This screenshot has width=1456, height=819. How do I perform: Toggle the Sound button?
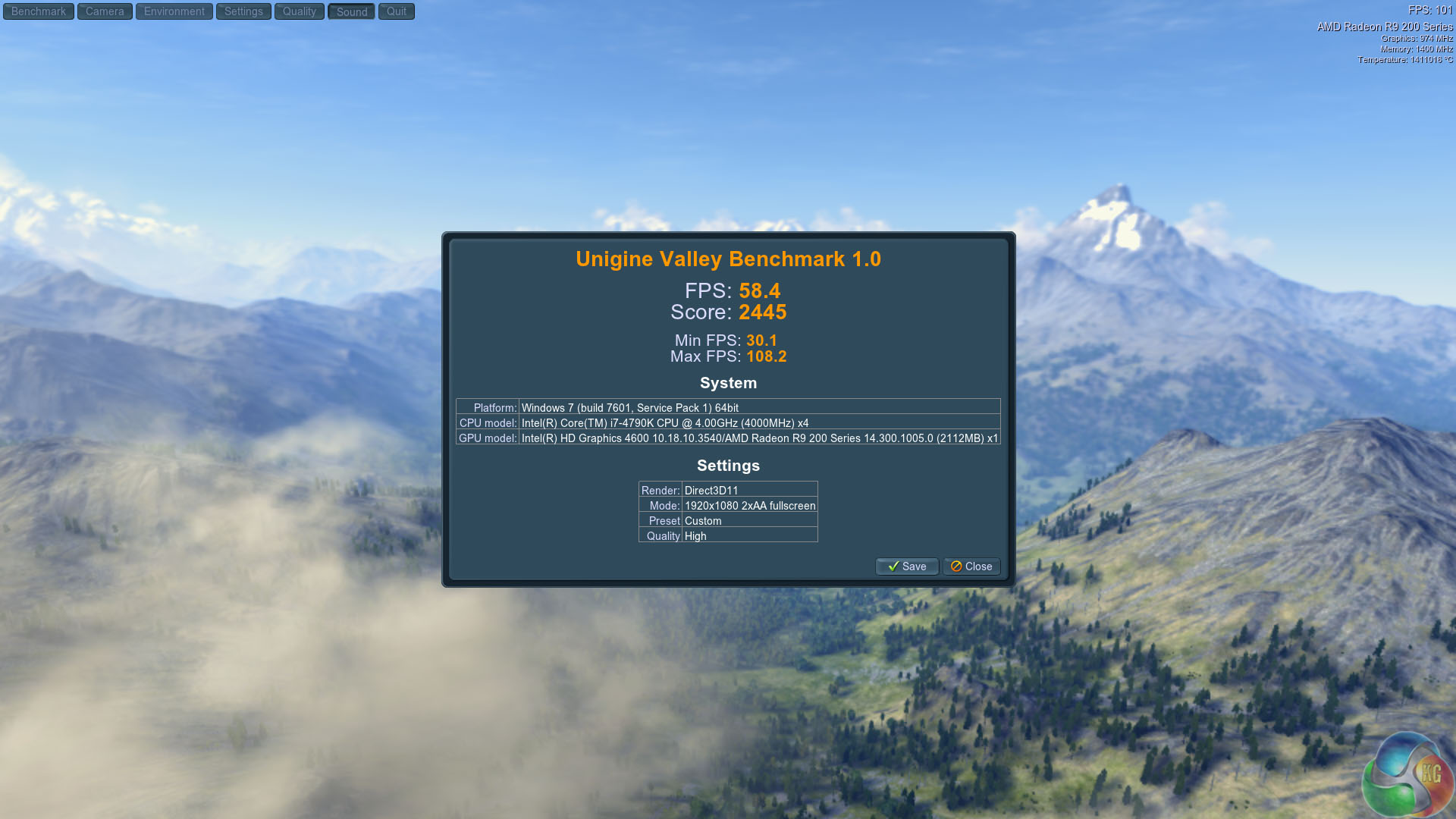click(352, 11)
